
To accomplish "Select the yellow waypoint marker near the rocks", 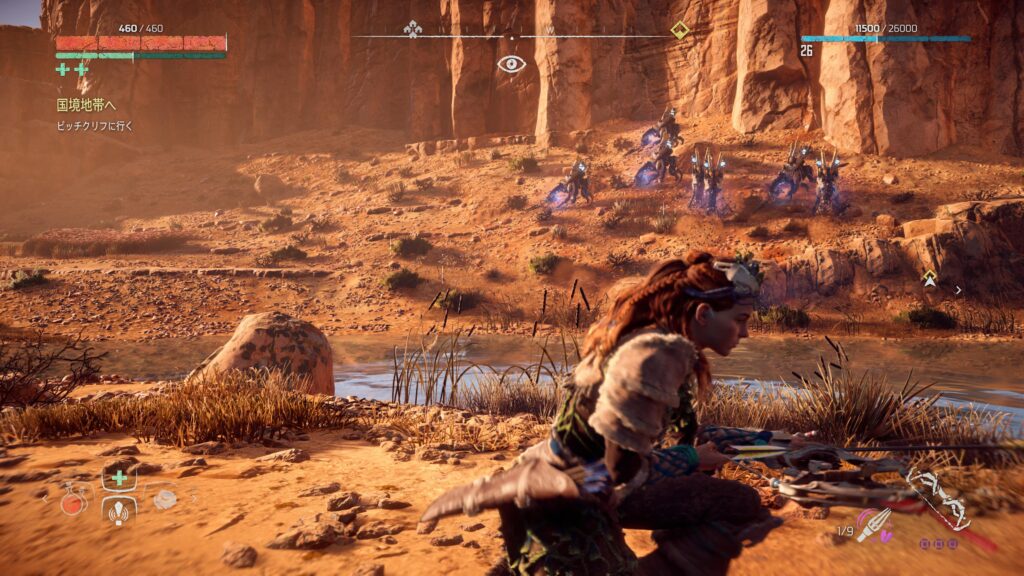I will (929, 277).
